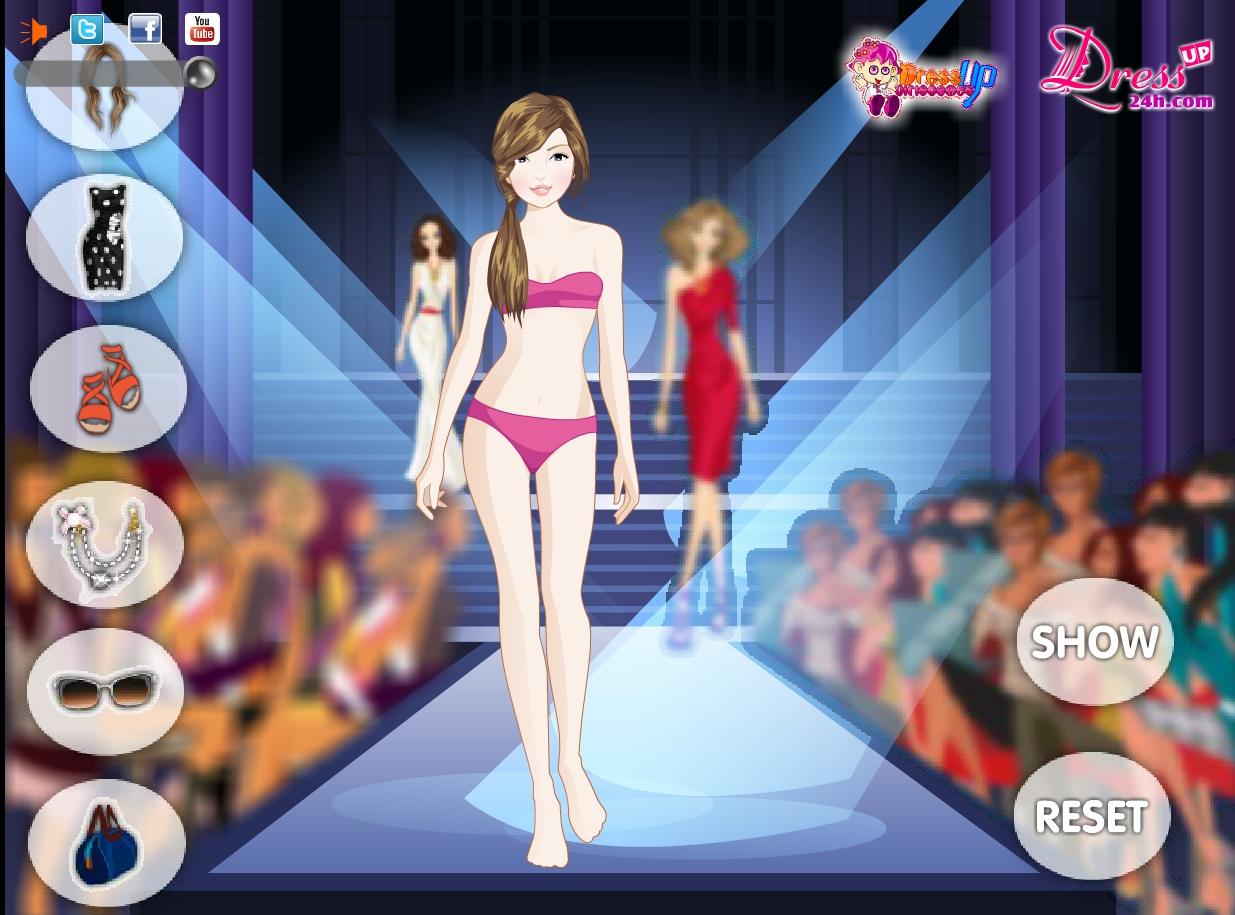Visit the YouTube channel link
This screenshot has height=915, width=1235.
click(202, 30)
